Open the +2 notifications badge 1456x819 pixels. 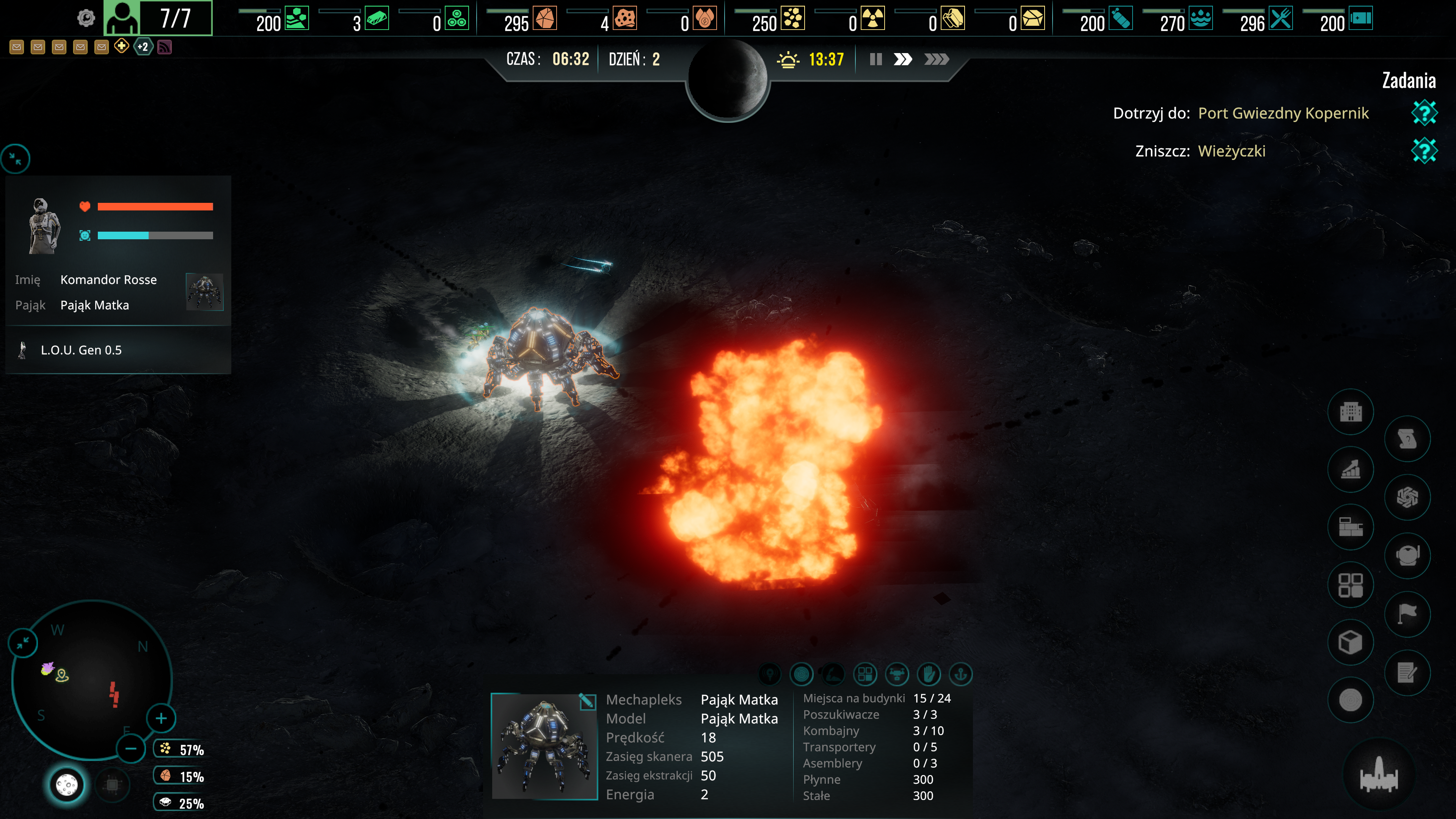[143, 47]
